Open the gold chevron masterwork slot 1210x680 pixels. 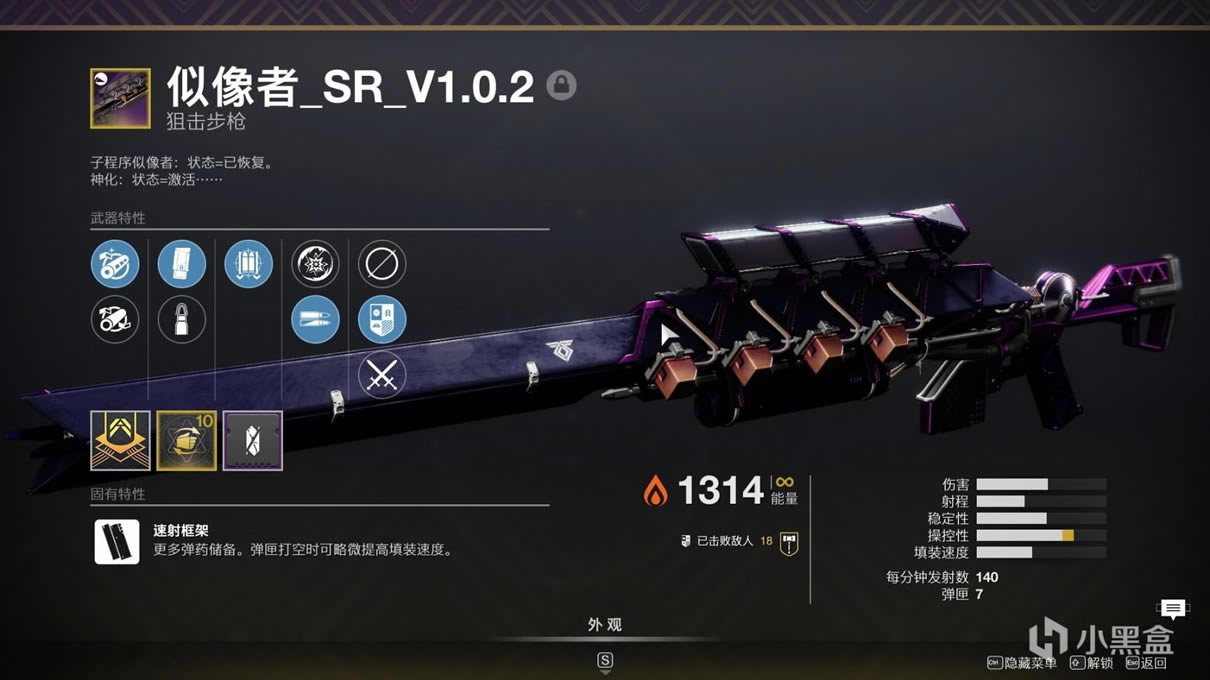pos(120,440)
